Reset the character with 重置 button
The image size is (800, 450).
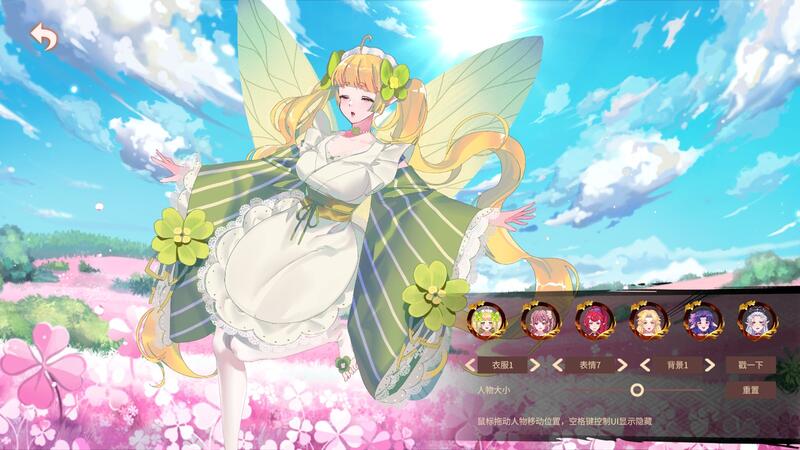[751, 390]
